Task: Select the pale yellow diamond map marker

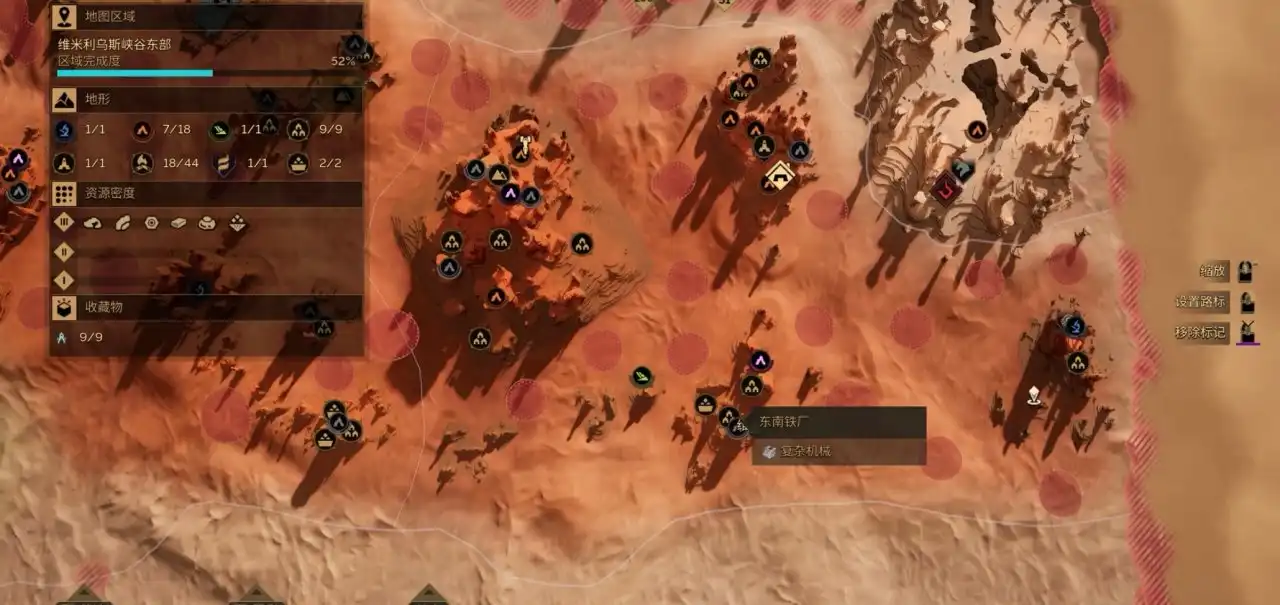Action: 778,177
